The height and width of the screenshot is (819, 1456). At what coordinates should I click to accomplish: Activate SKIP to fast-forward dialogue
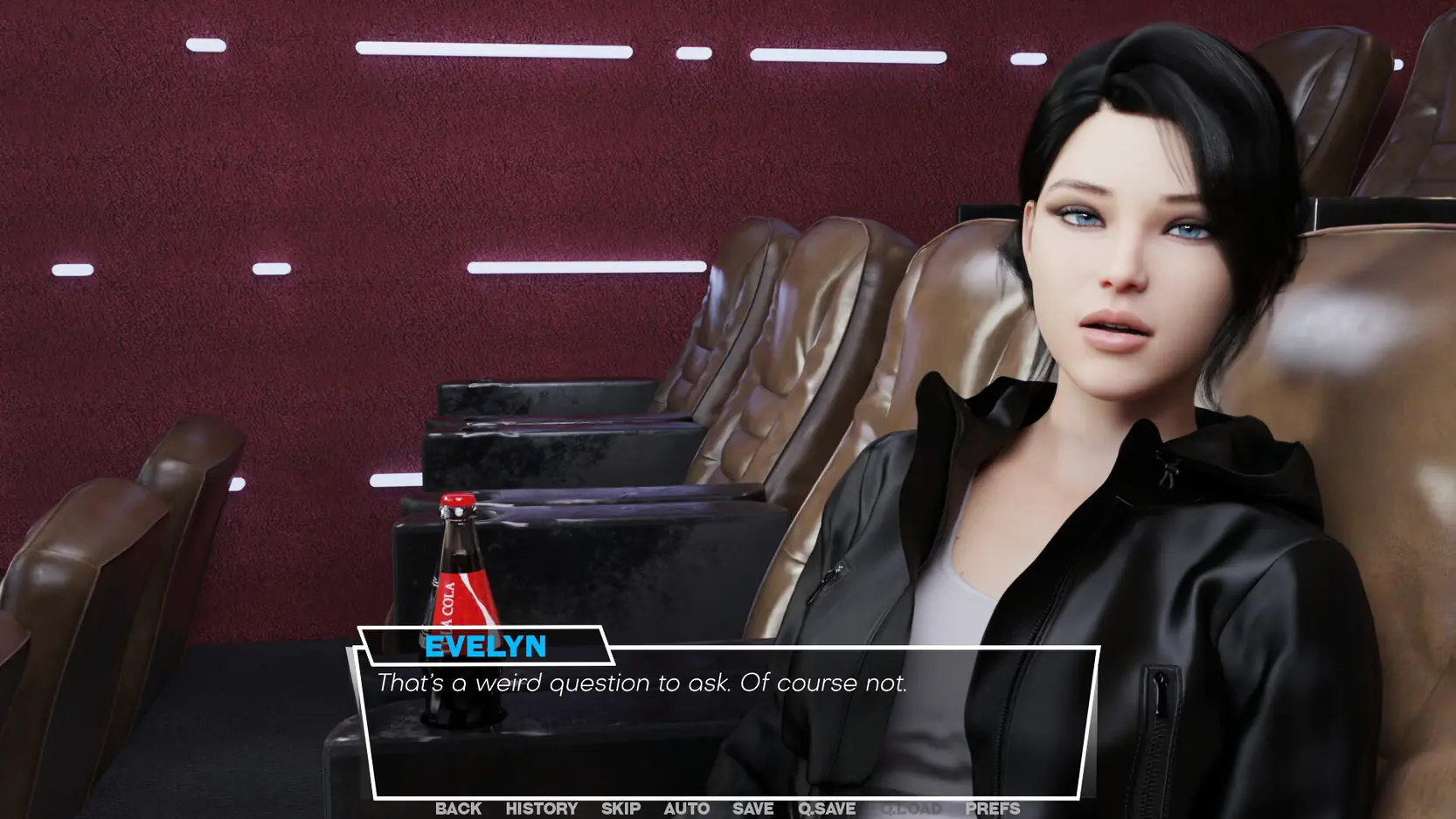[x=621, y=809]
